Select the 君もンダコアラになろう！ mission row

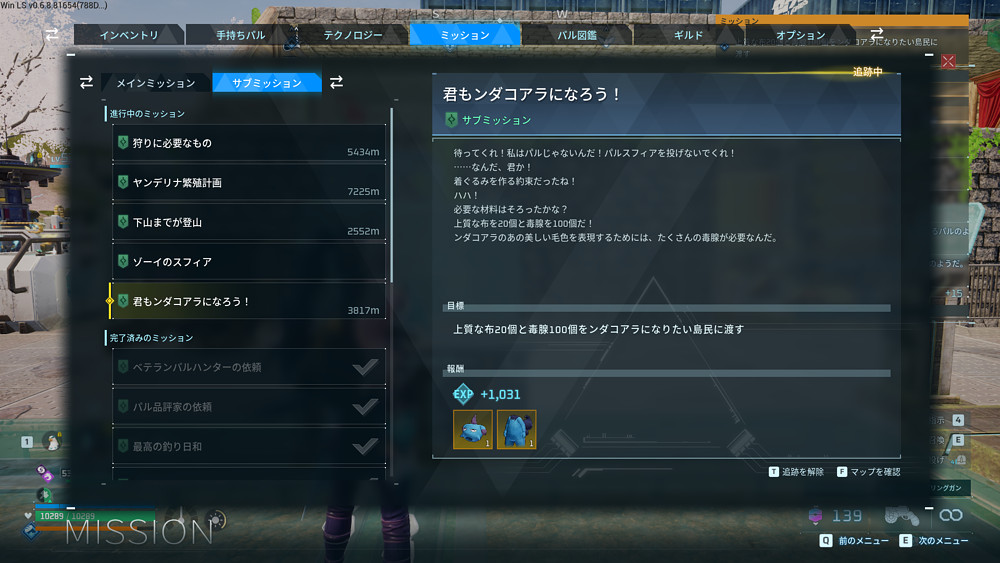[248, 301]
